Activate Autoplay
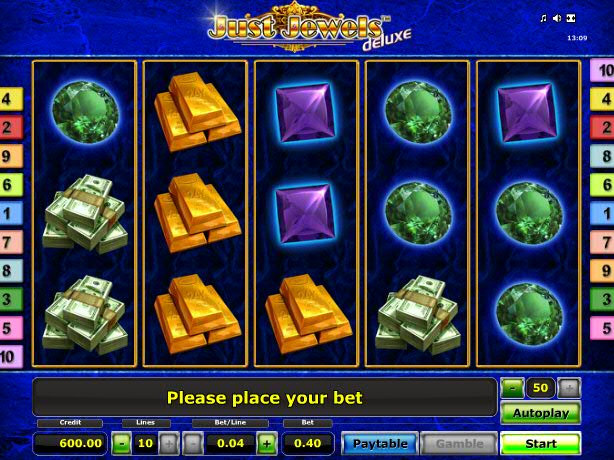 pos(540,413)
